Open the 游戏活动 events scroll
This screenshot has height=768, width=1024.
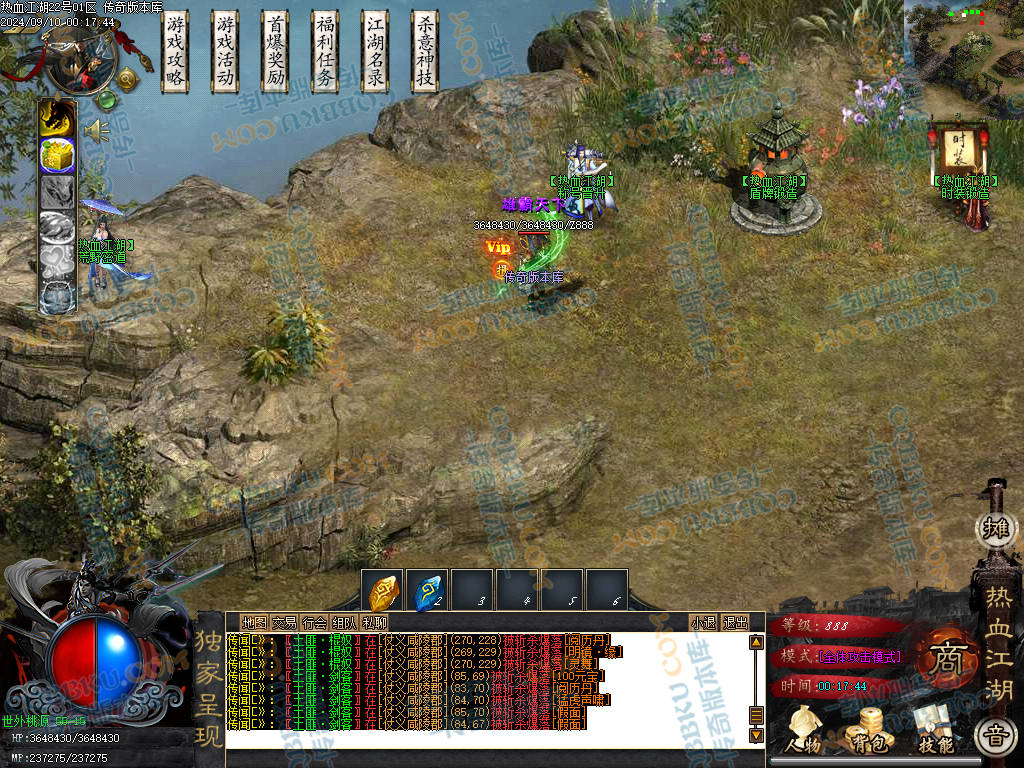click(x=226, y=52)
